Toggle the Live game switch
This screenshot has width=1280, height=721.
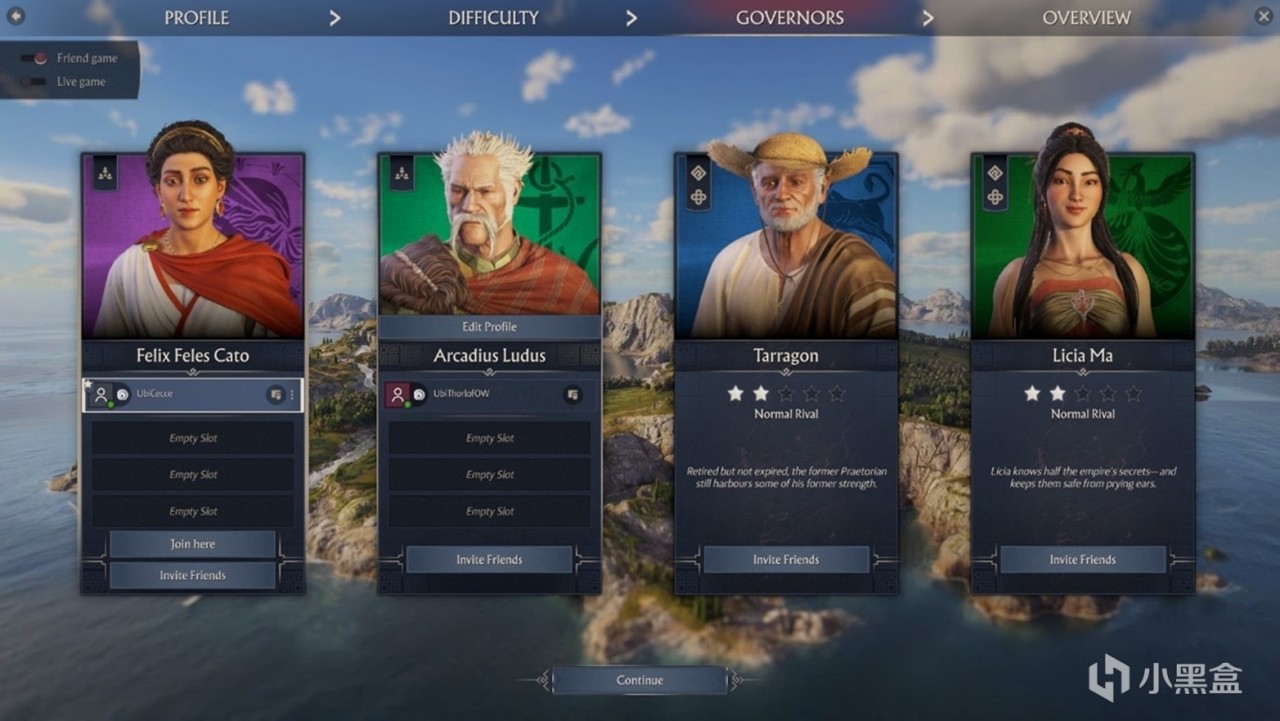point(35,82)
